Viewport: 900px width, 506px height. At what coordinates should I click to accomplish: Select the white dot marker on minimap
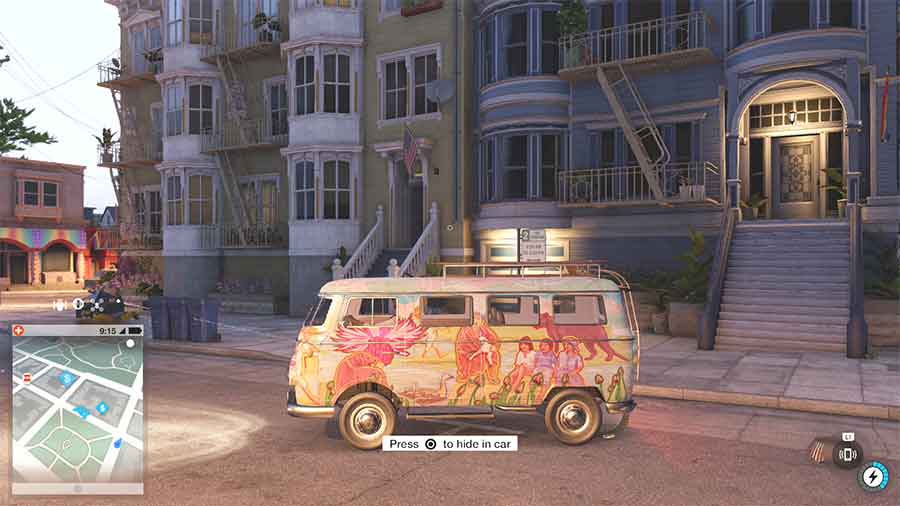click(130, 344)
